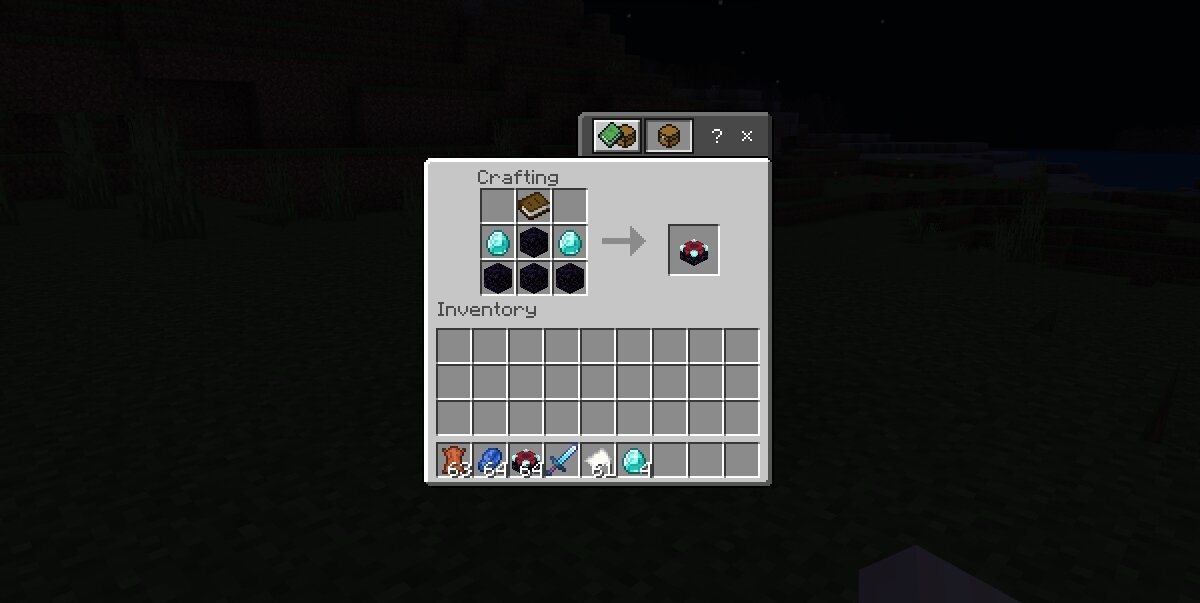
Task: Select the diamond sword in the hotbar
Action: [562, 461]
